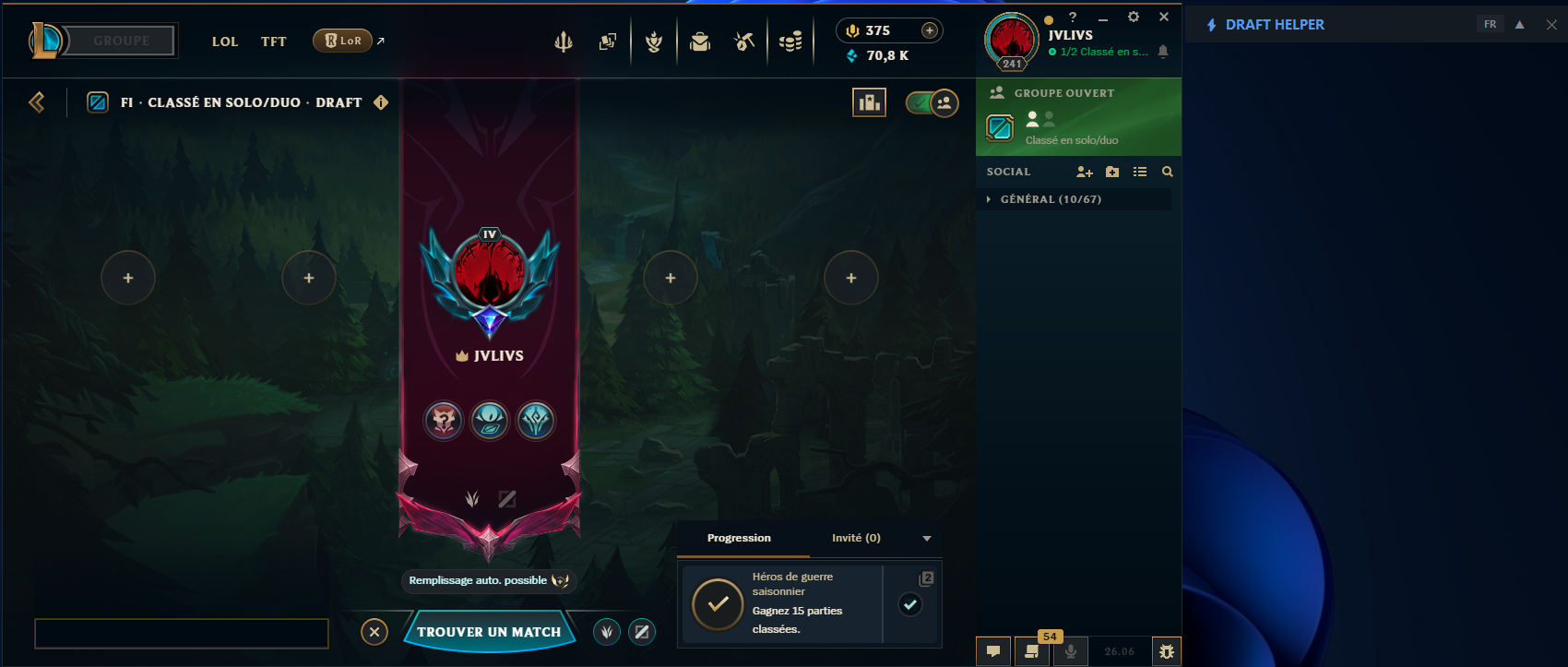Open the JVLIVS profile avatar
Viewport: 1568px width, 667px height.
tap(1012, 41)
